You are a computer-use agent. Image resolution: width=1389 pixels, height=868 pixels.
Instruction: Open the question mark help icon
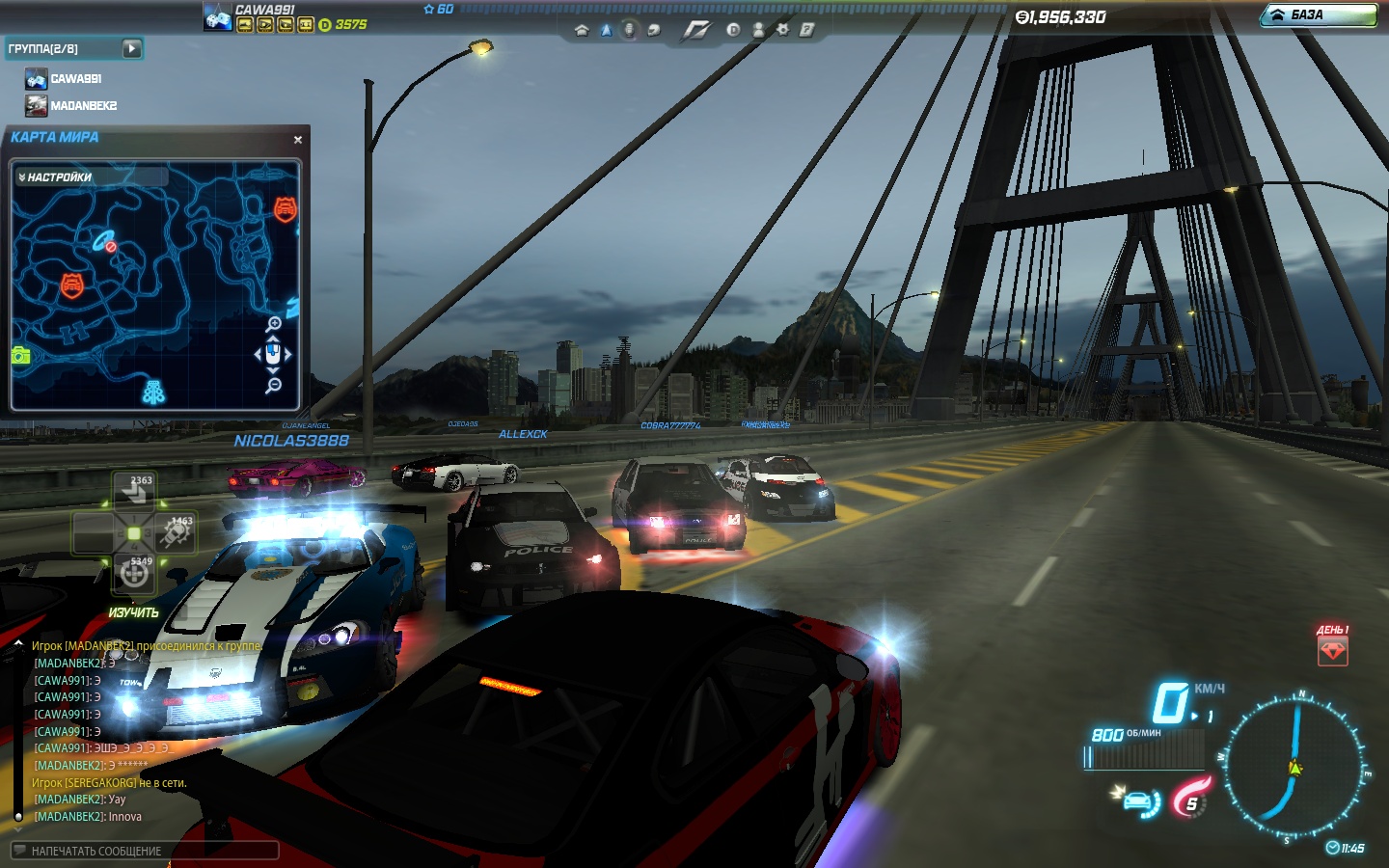[x=806, y=30]
